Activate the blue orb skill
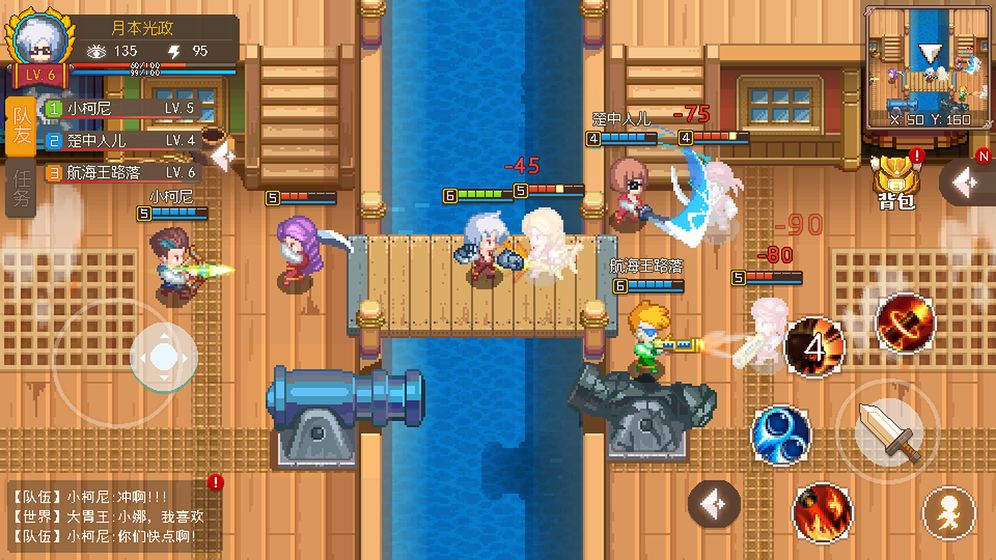Viewport: 996px width, 560px height. 781,434
